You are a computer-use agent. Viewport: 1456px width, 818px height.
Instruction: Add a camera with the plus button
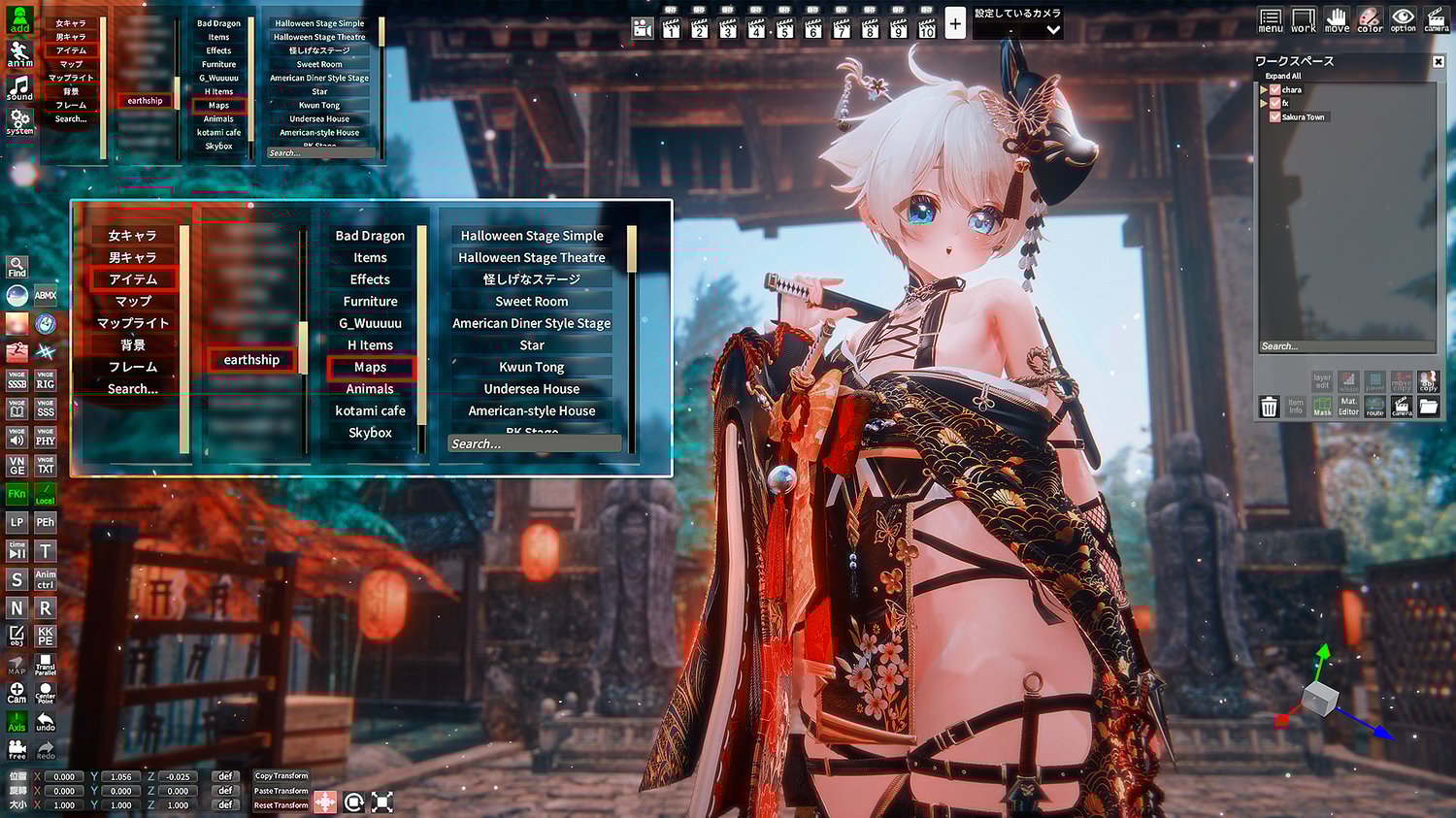[x=955, y=23]
